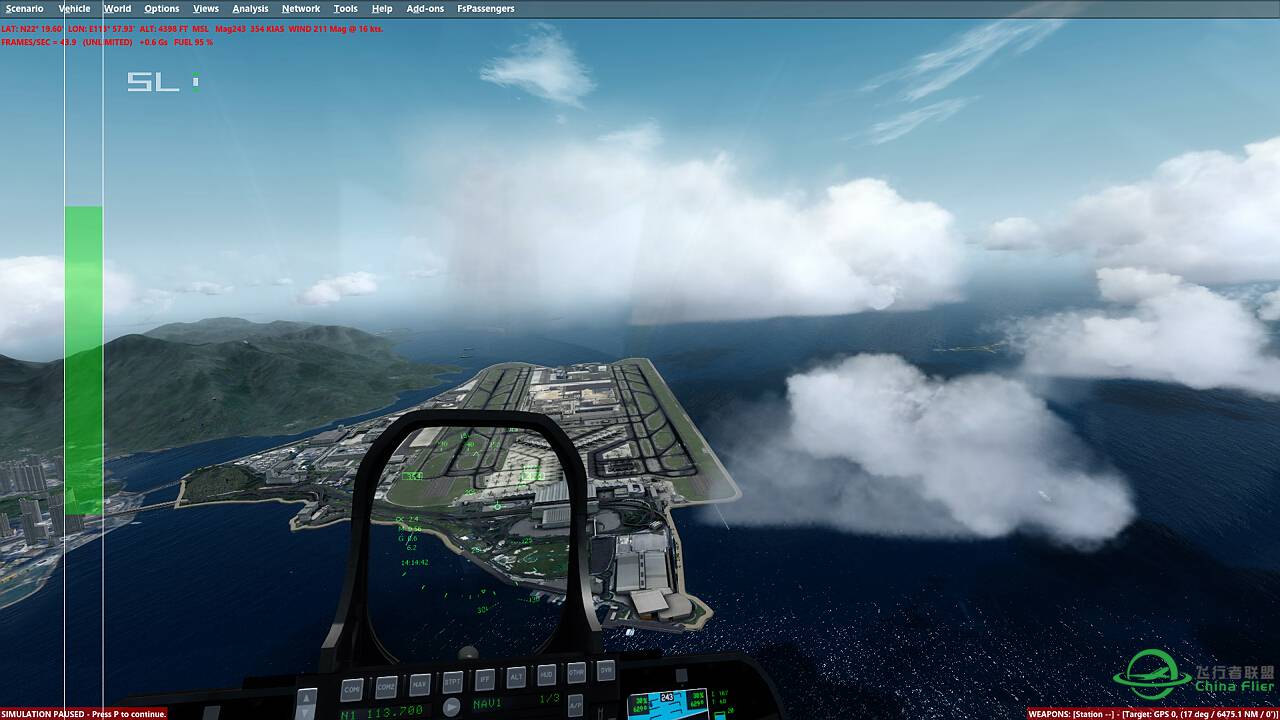Open the Views menu
This screenshot has height=720, width=1280.
coord(204,8)
